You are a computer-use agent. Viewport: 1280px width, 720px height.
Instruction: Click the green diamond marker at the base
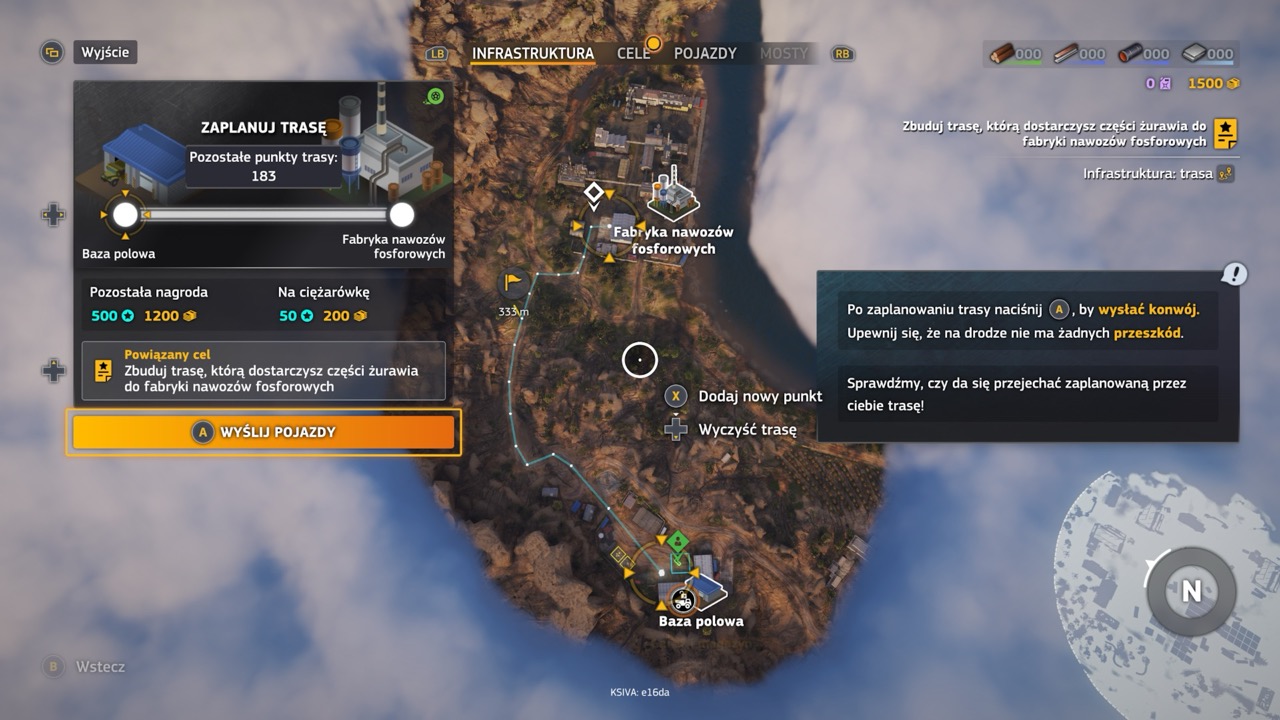click(678, 543)
